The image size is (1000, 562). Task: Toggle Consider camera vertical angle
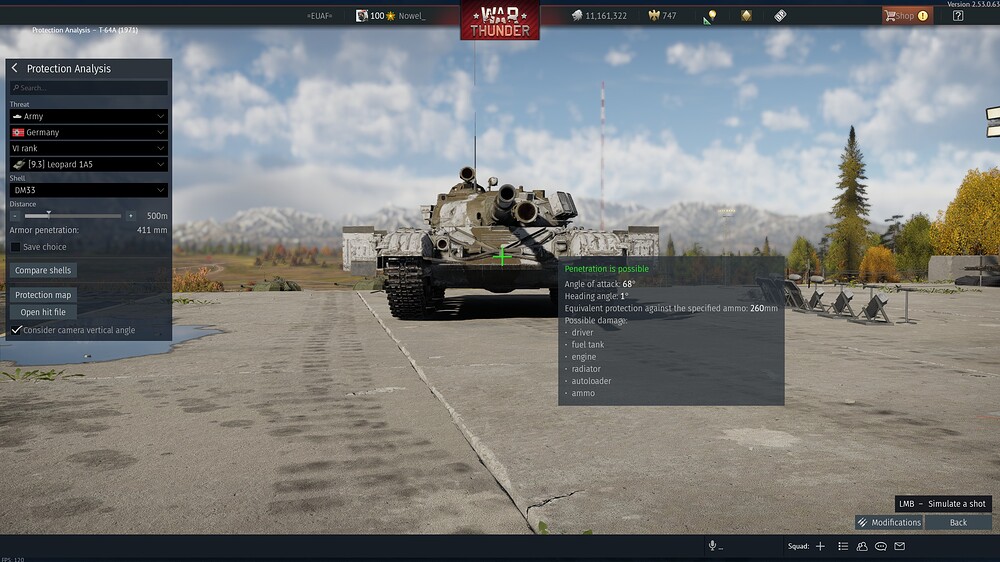tap(17, 330)
